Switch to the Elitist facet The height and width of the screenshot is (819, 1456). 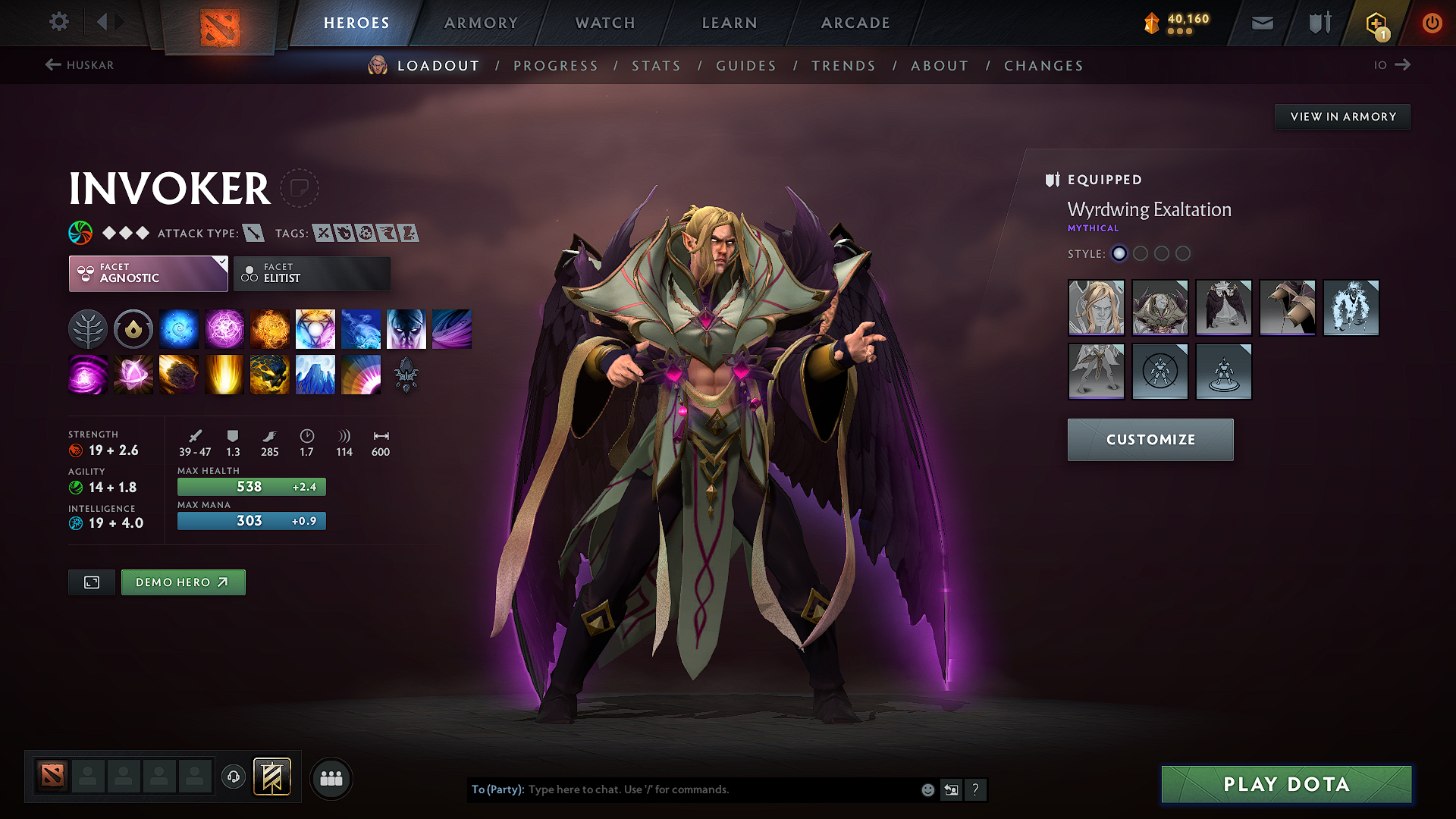tap(311, 274)
